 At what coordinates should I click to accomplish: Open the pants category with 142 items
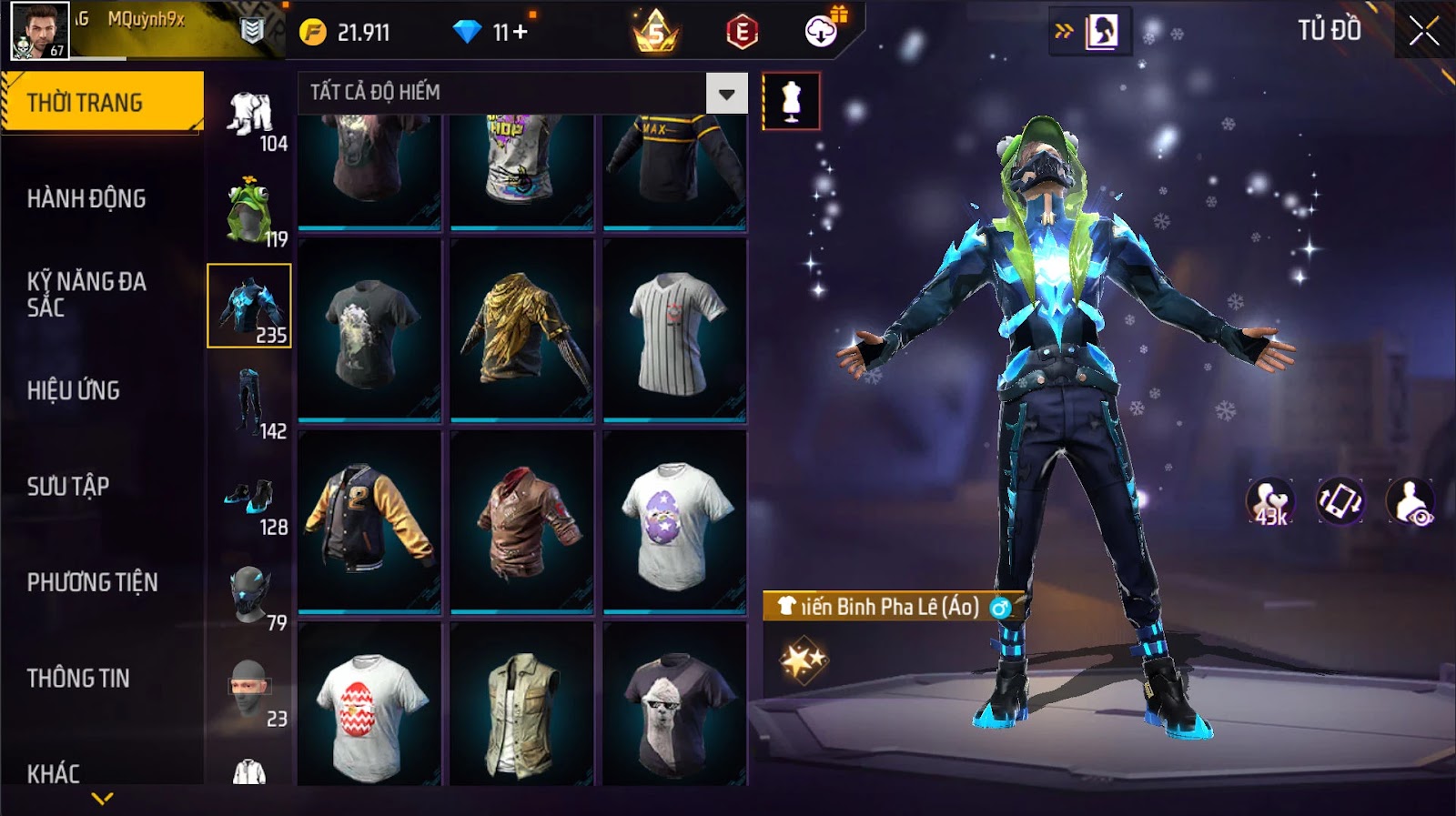[x=249, y=403]
